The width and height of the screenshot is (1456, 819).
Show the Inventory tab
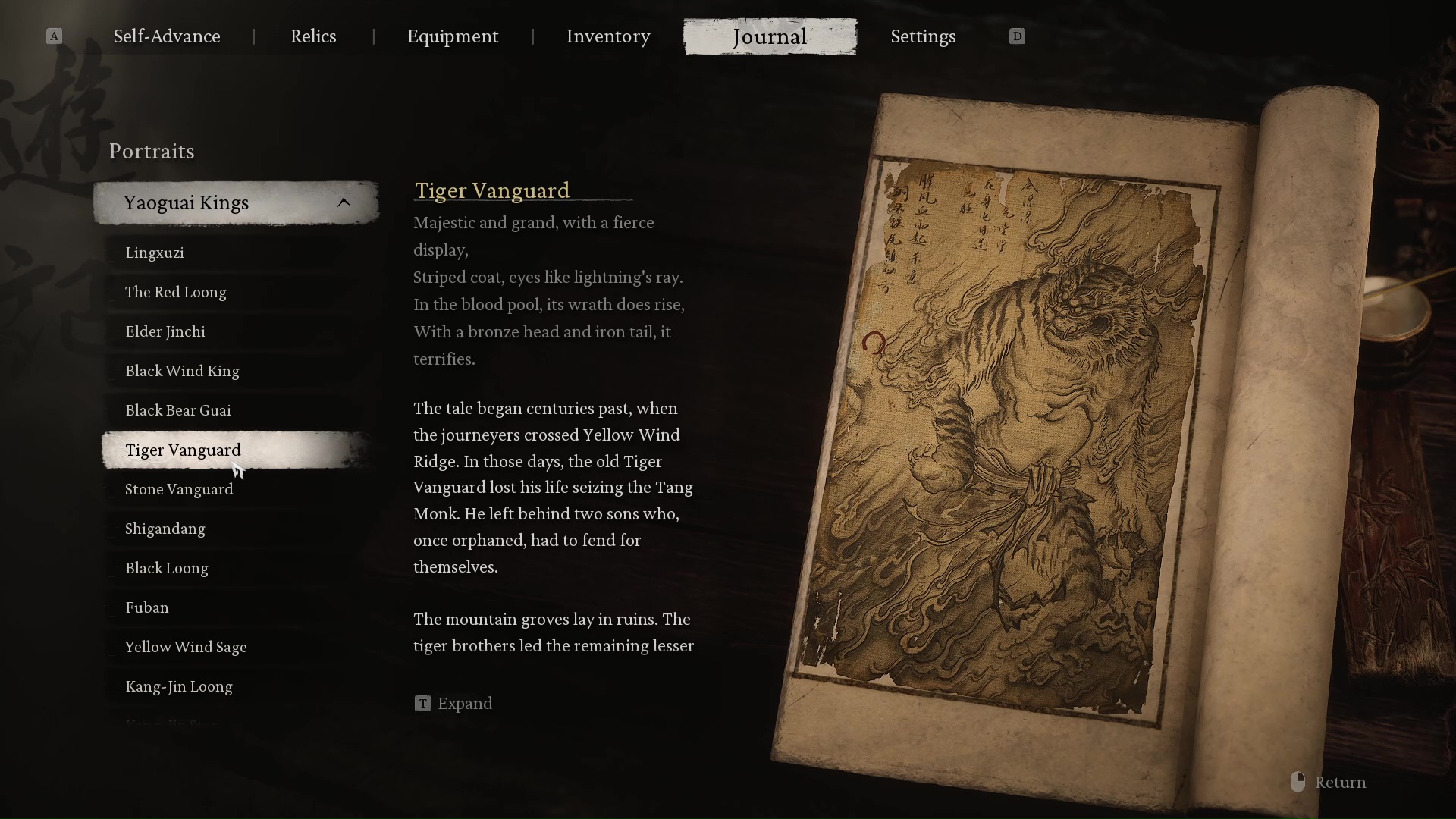click(608, 36)
